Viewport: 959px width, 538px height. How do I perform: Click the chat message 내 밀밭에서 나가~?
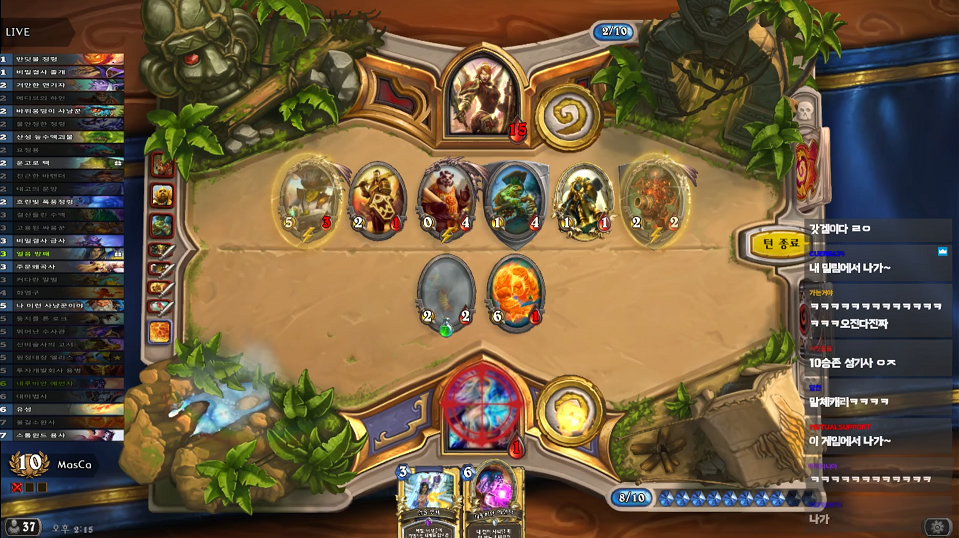pos(849,269)
